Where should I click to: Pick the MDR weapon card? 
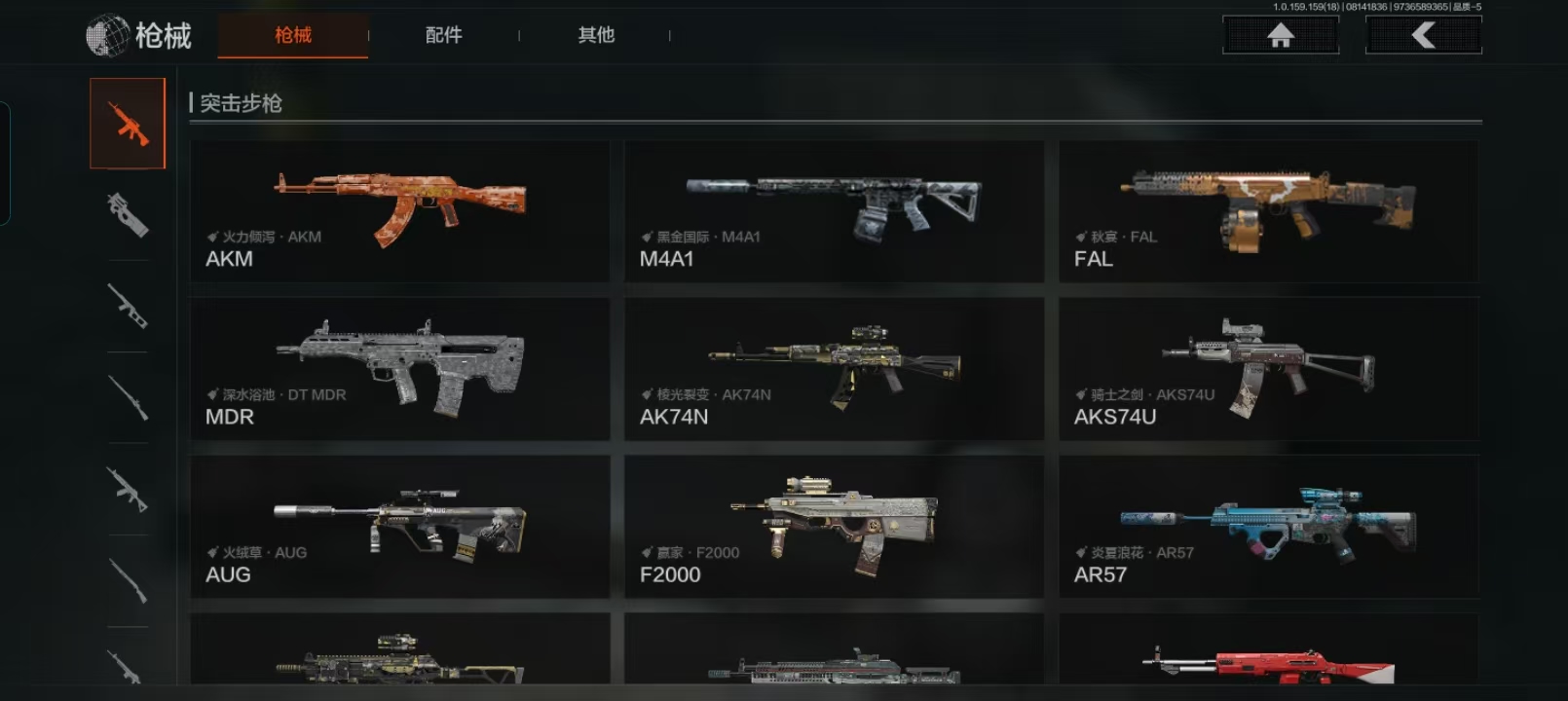399,369
